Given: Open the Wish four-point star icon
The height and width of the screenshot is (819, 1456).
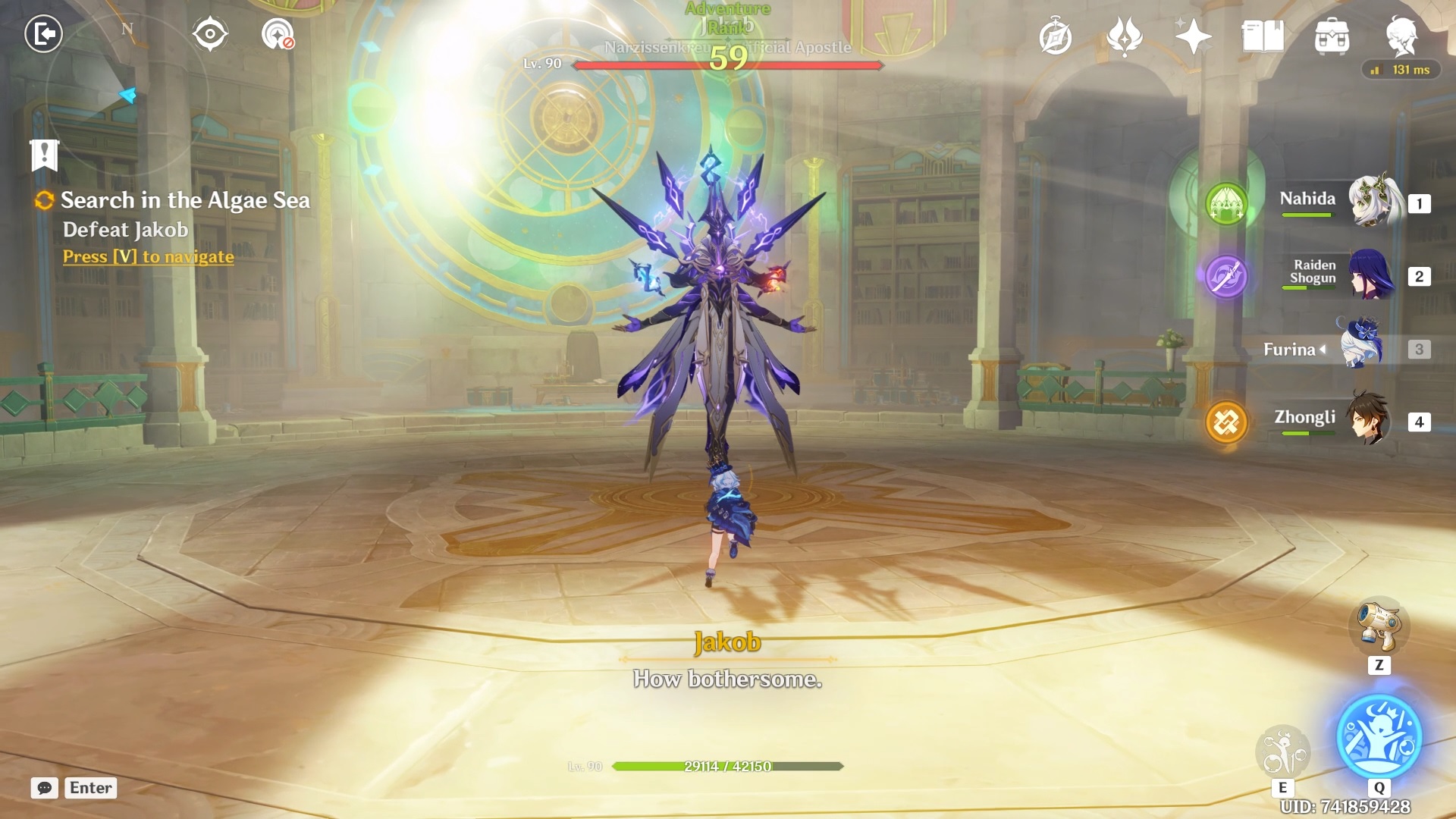Looking at the screenshot, I should (x=1193, y=36).
